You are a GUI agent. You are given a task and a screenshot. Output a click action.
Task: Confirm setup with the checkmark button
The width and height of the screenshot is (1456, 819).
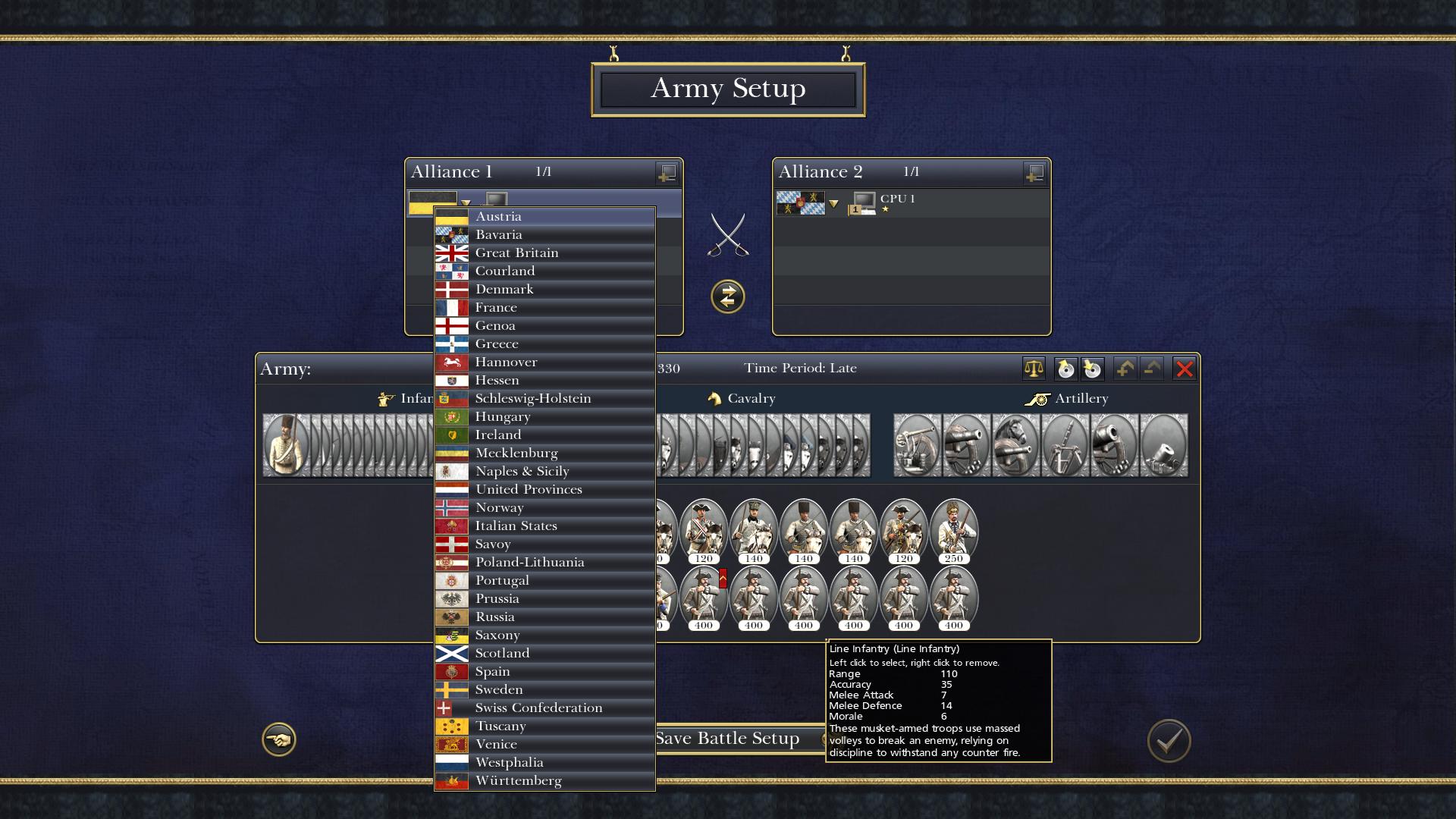click(x=1169, y=740)
